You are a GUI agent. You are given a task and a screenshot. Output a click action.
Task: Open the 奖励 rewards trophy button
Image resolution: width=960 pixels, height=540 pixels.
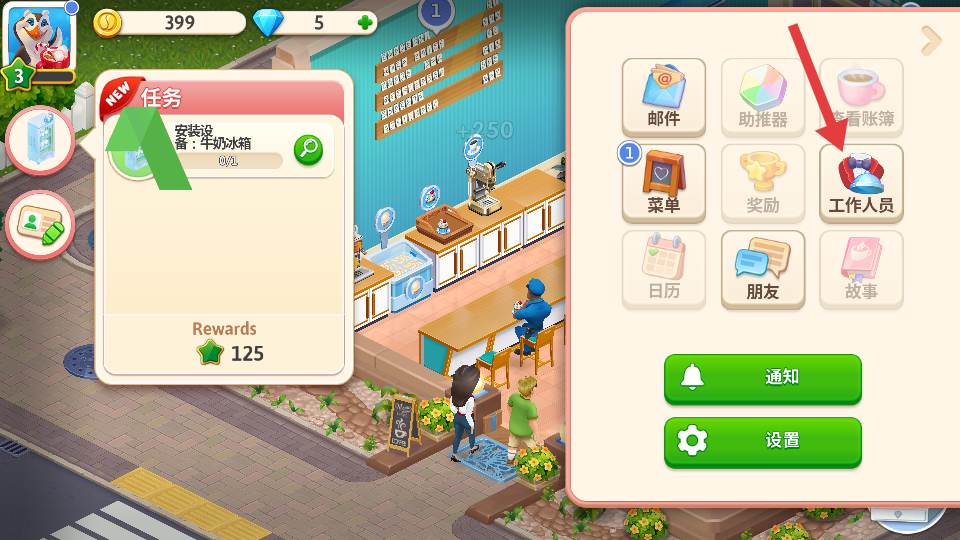[763, 183]
